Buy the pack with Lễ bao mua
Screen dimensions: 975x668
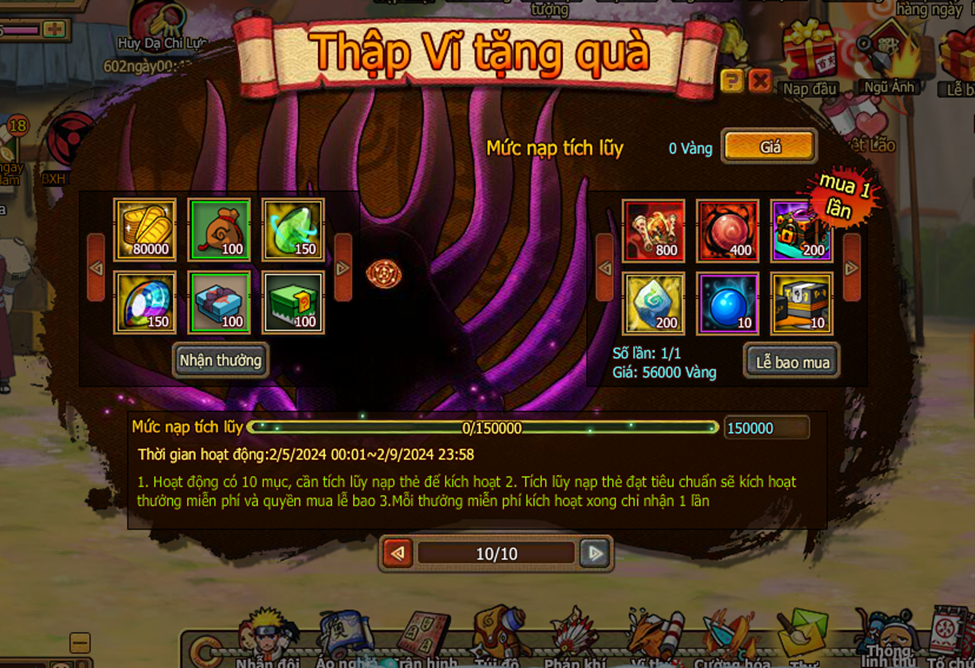(x=792, y=362)
